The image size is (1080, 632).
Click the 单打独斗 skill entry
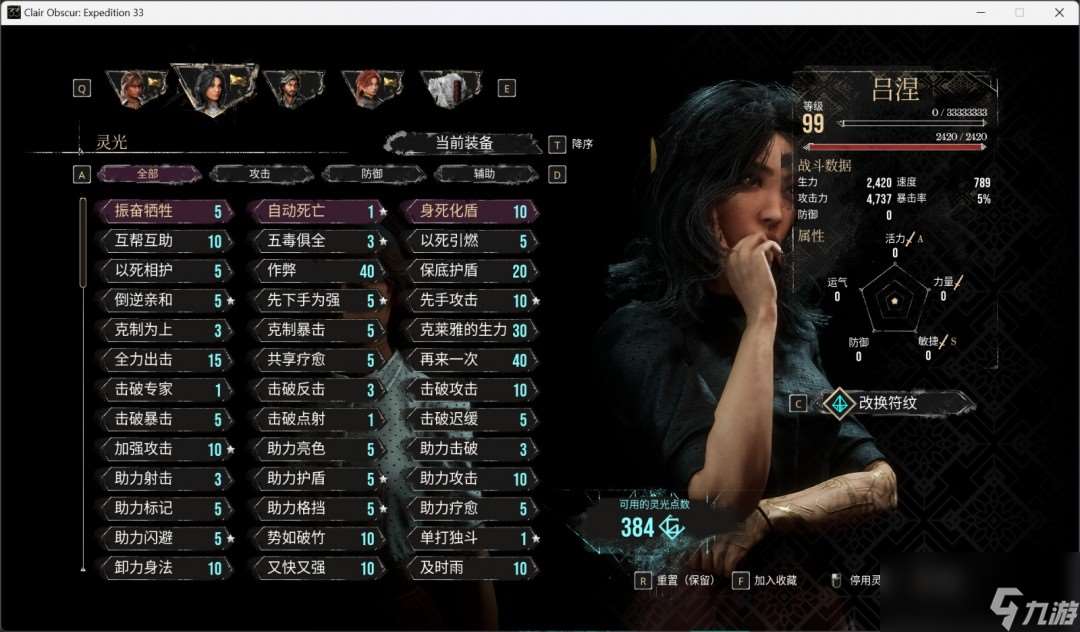[x=470, y=539]
